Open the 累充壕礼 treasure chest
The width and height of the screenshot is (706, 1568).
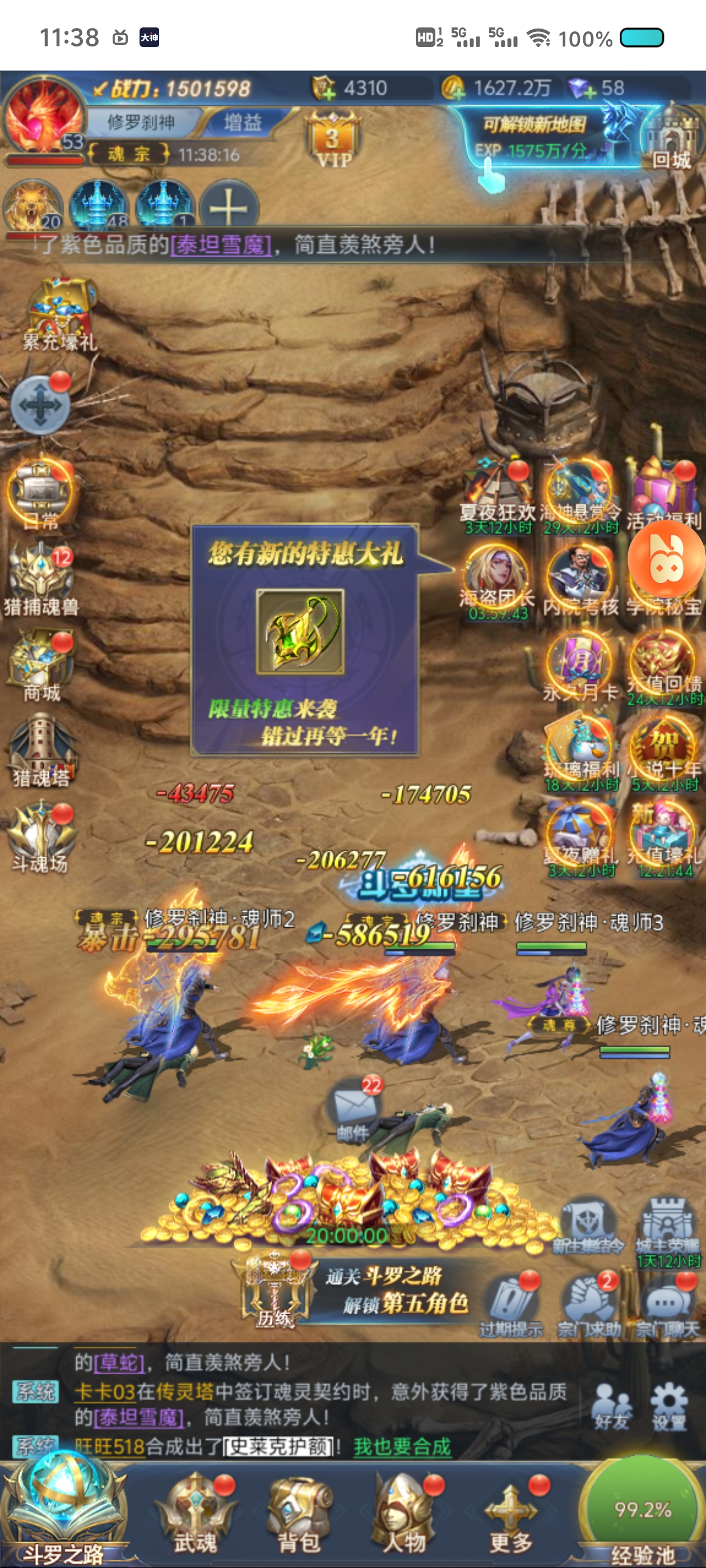[x=60, y=314]
